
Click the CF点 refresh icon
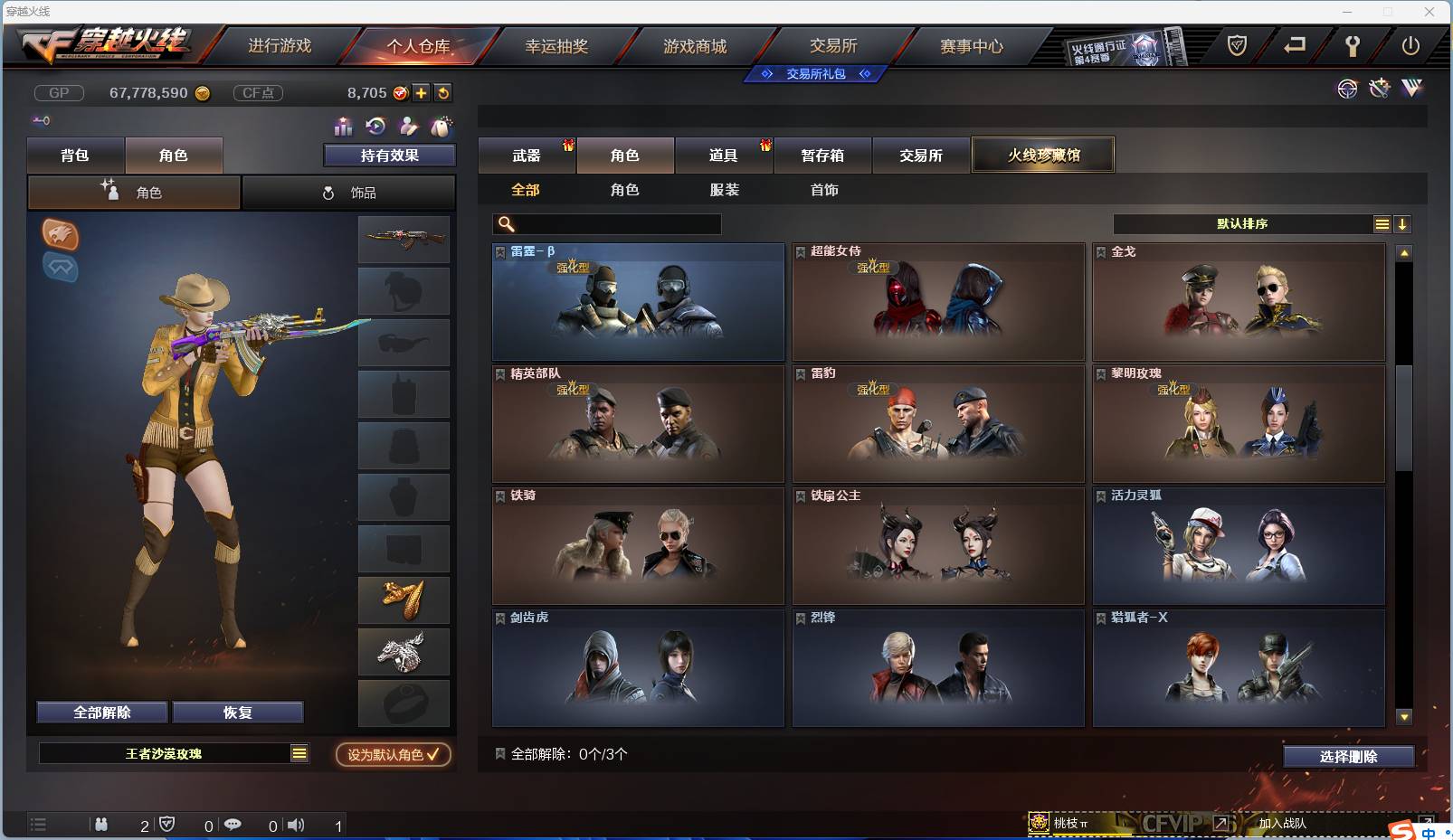(443, 93)
